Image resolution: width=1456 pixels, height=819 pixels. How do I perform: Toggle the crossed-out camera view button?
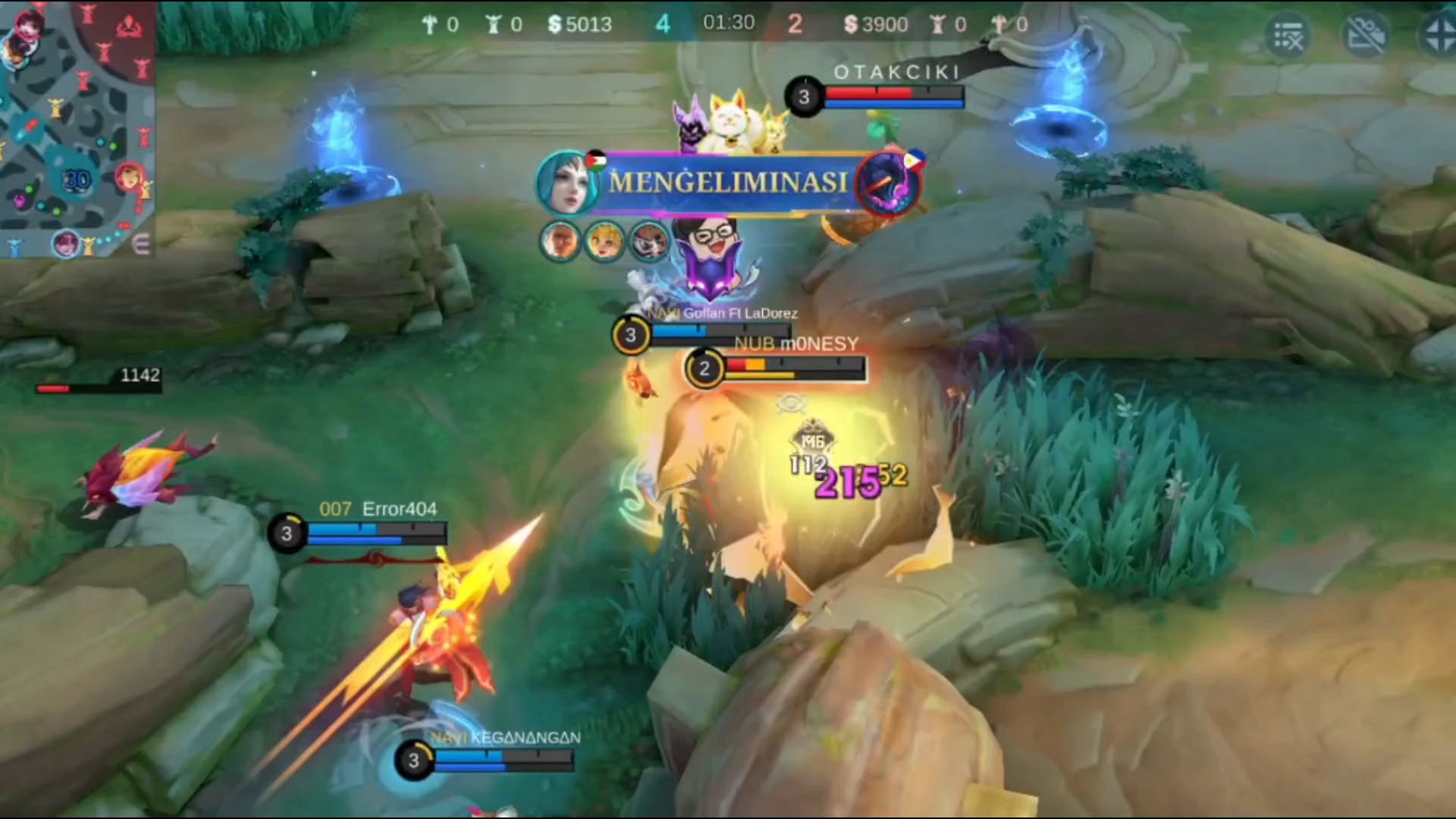pos(1365,35)
